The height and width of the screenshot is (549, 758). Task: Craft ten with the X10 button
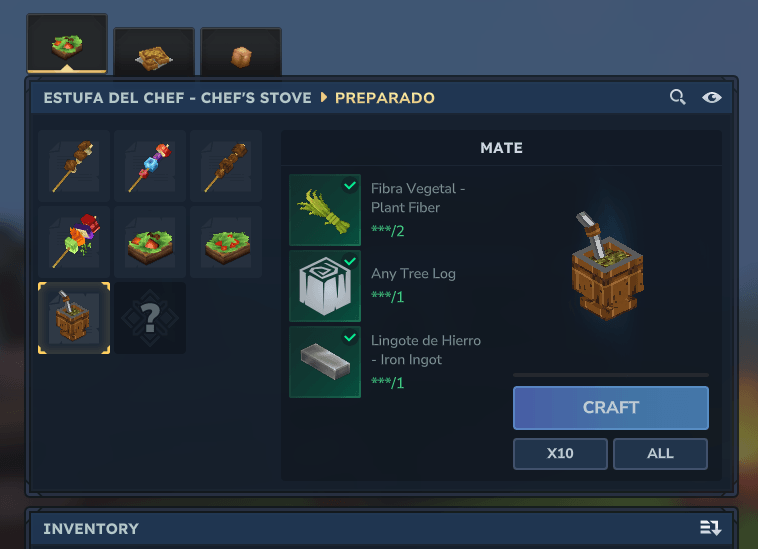coord(560,453)
